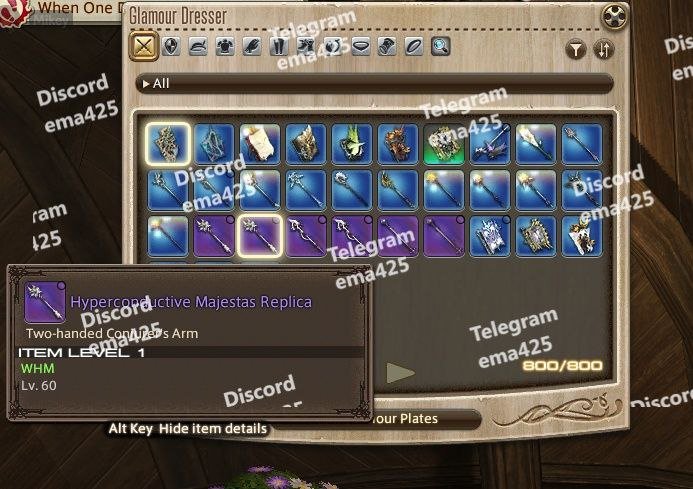The width and height of the screenshot is (693, 489).
Task: Select the highlighted Hyperconductive Majestas Replica slot
Action: 259,236
